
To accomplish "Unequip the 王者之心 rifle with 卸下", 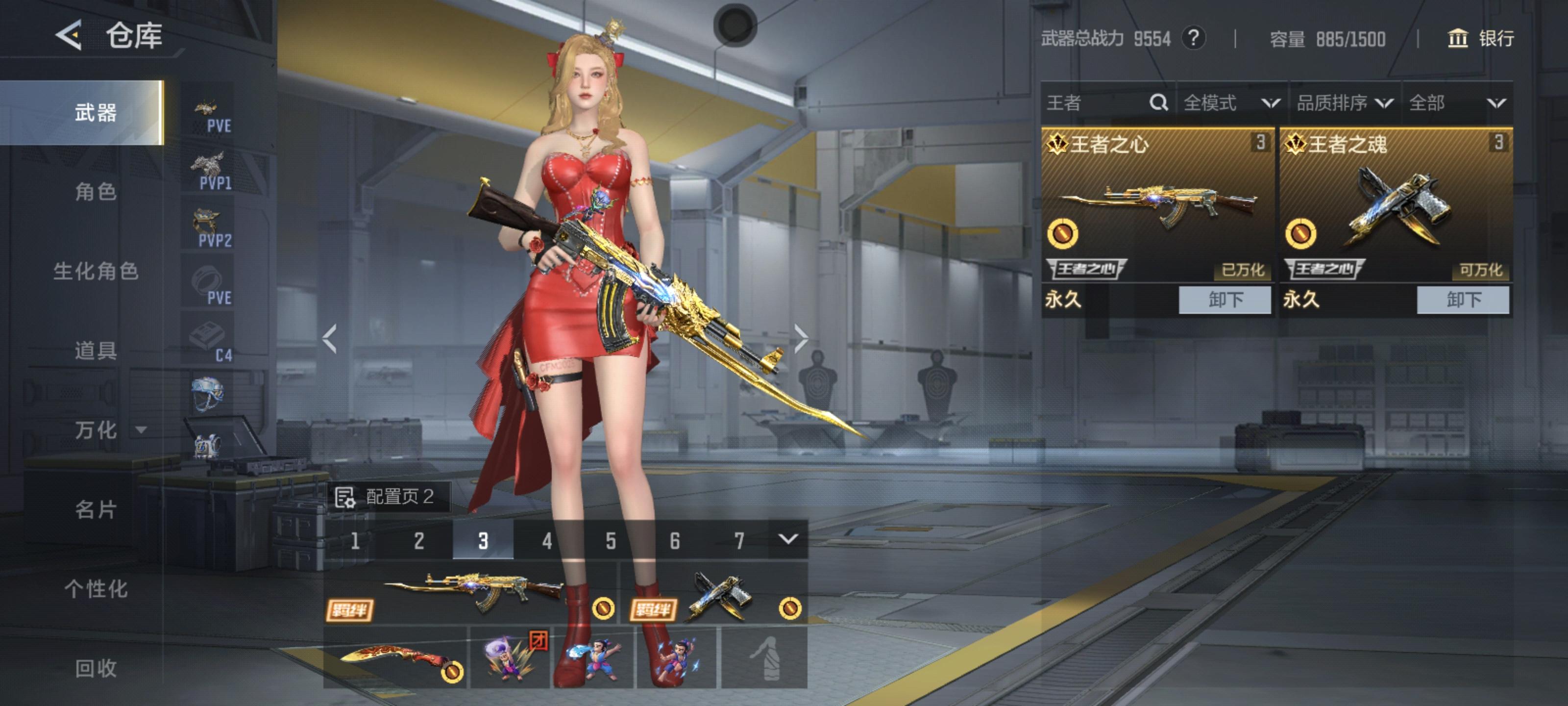I will click(1224, 299).
